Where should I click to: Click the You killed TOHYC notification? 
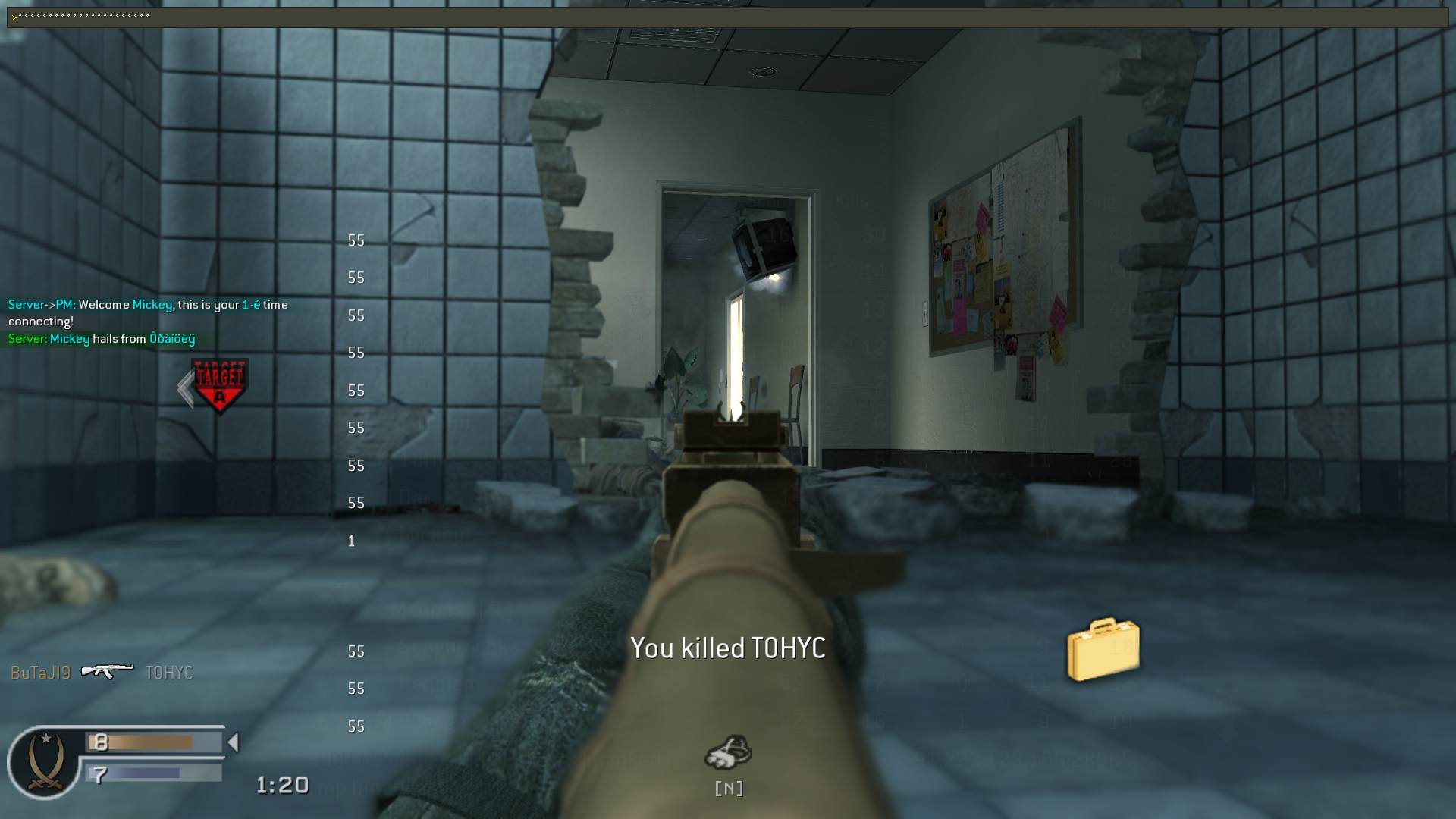(x=727, y=648)
